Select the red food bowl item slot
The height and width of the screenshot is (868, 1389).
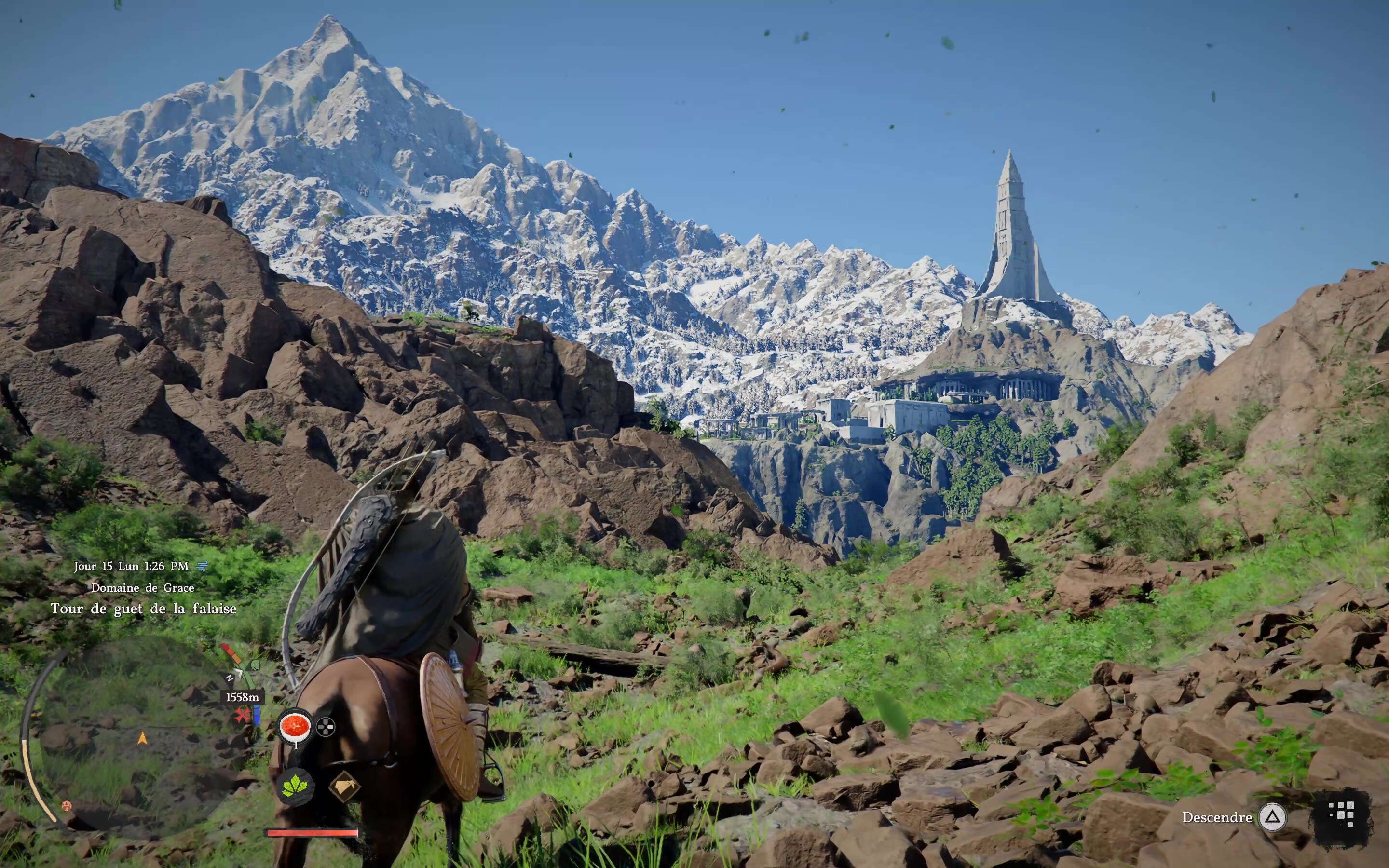[x=295, y=726]
